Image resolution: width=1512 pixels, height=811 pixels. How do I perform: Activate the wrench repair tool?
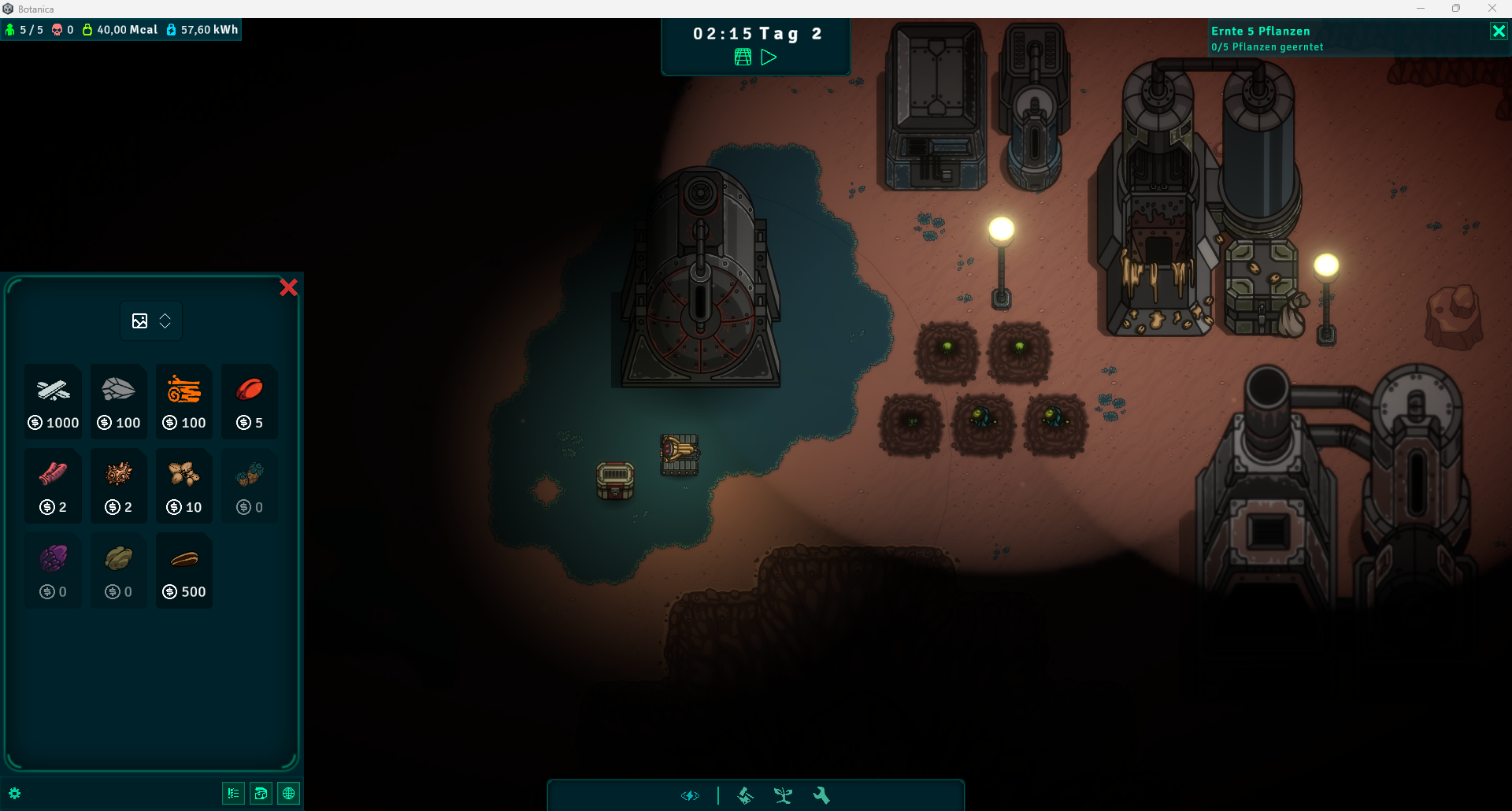pos(821,796)
